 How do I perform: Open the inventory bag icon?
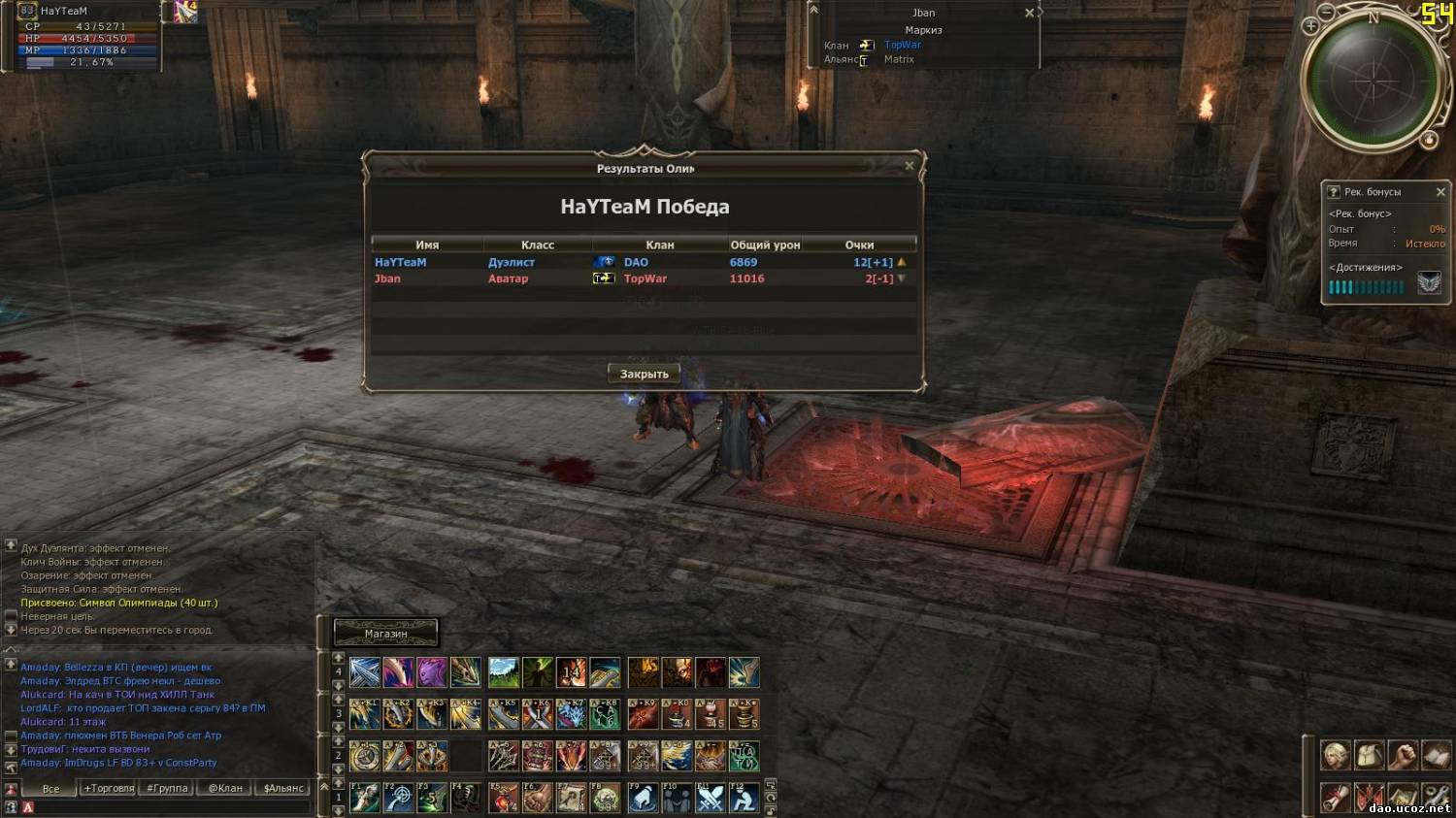click(1369, 755)
